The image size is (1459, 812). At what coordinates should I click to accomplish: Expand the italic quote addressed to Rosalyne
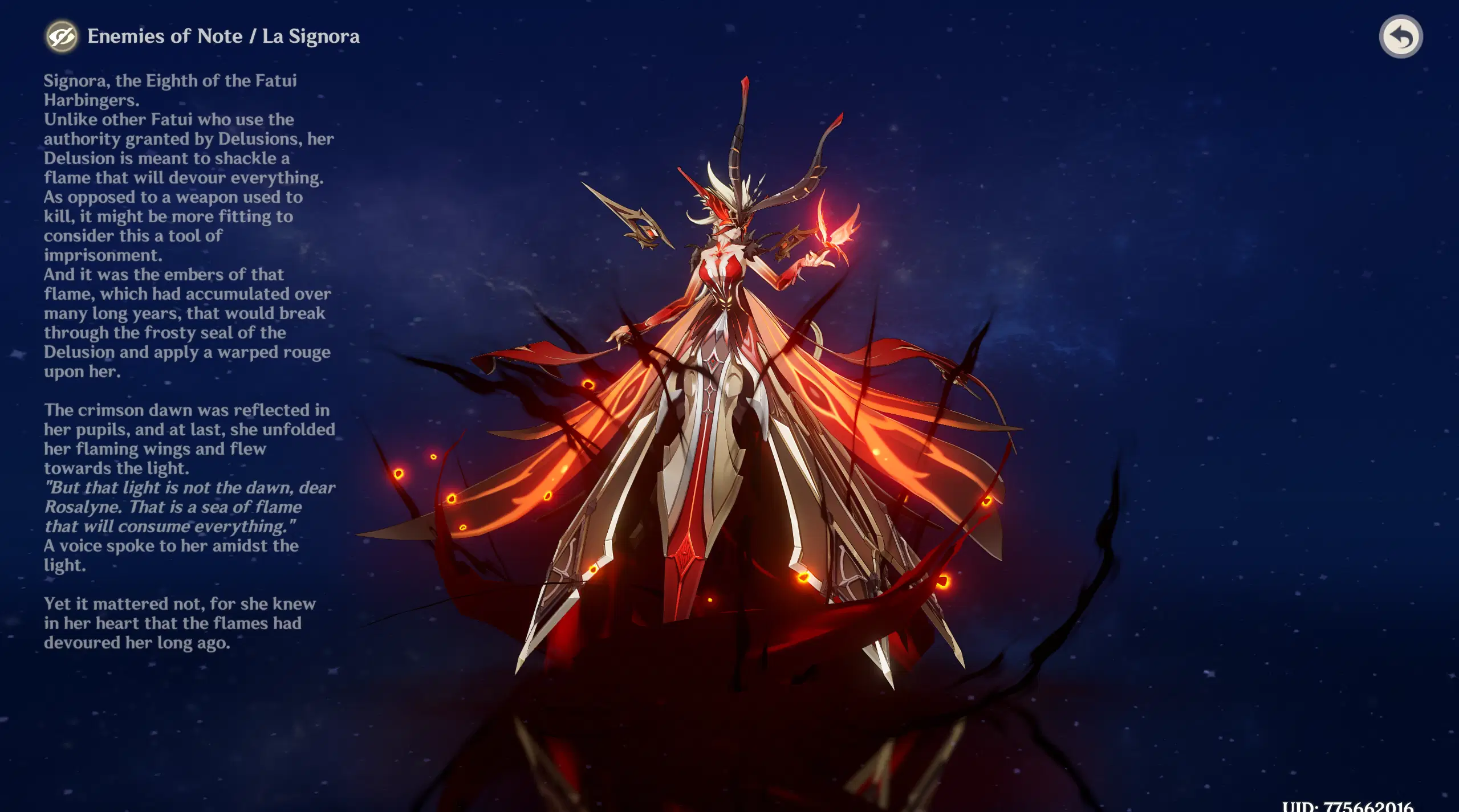[x=188, y=507]
